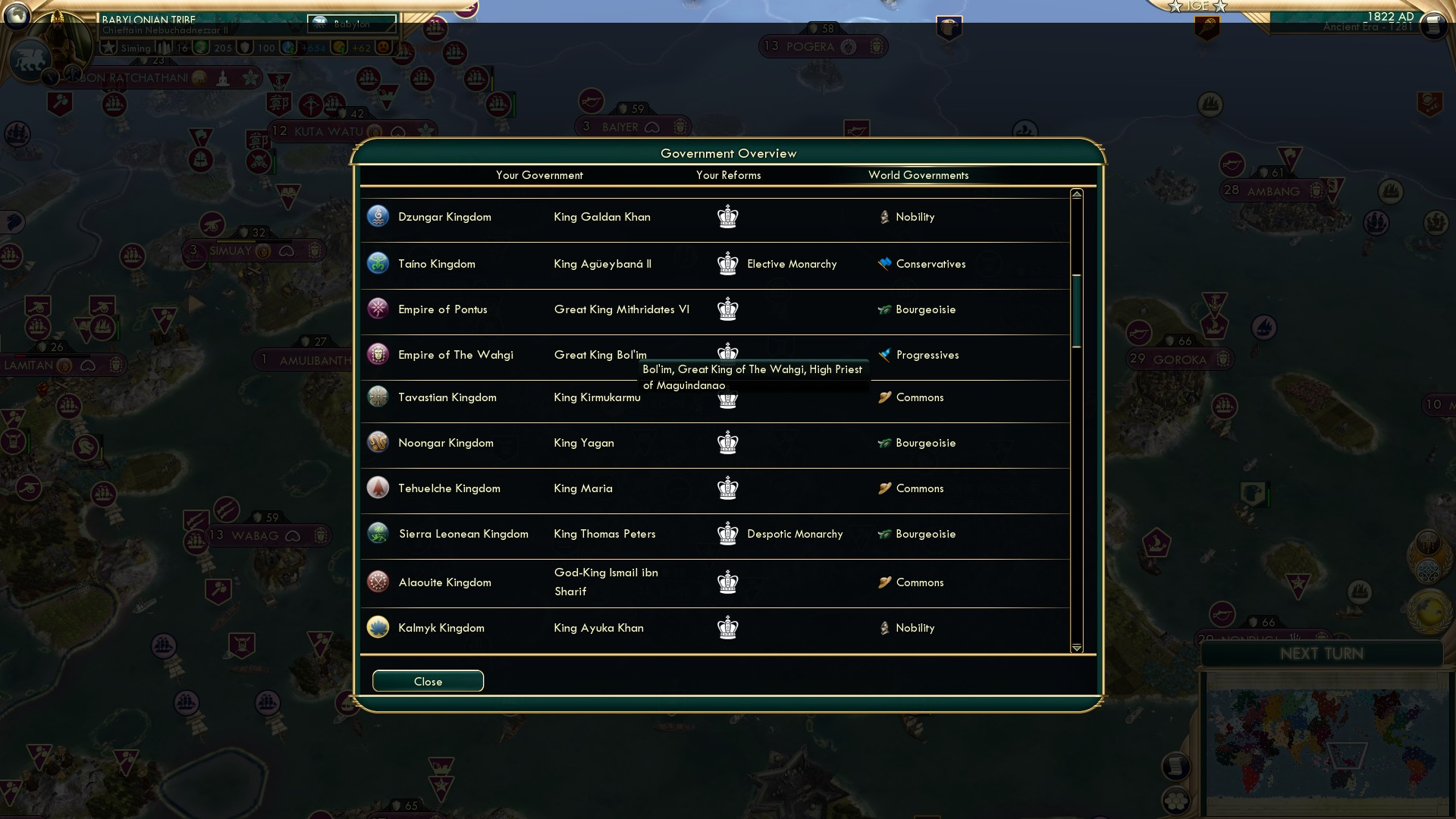Switch to the World Governments tab
The height and width of the screenshot is (819, 1456).
(919, 175)
